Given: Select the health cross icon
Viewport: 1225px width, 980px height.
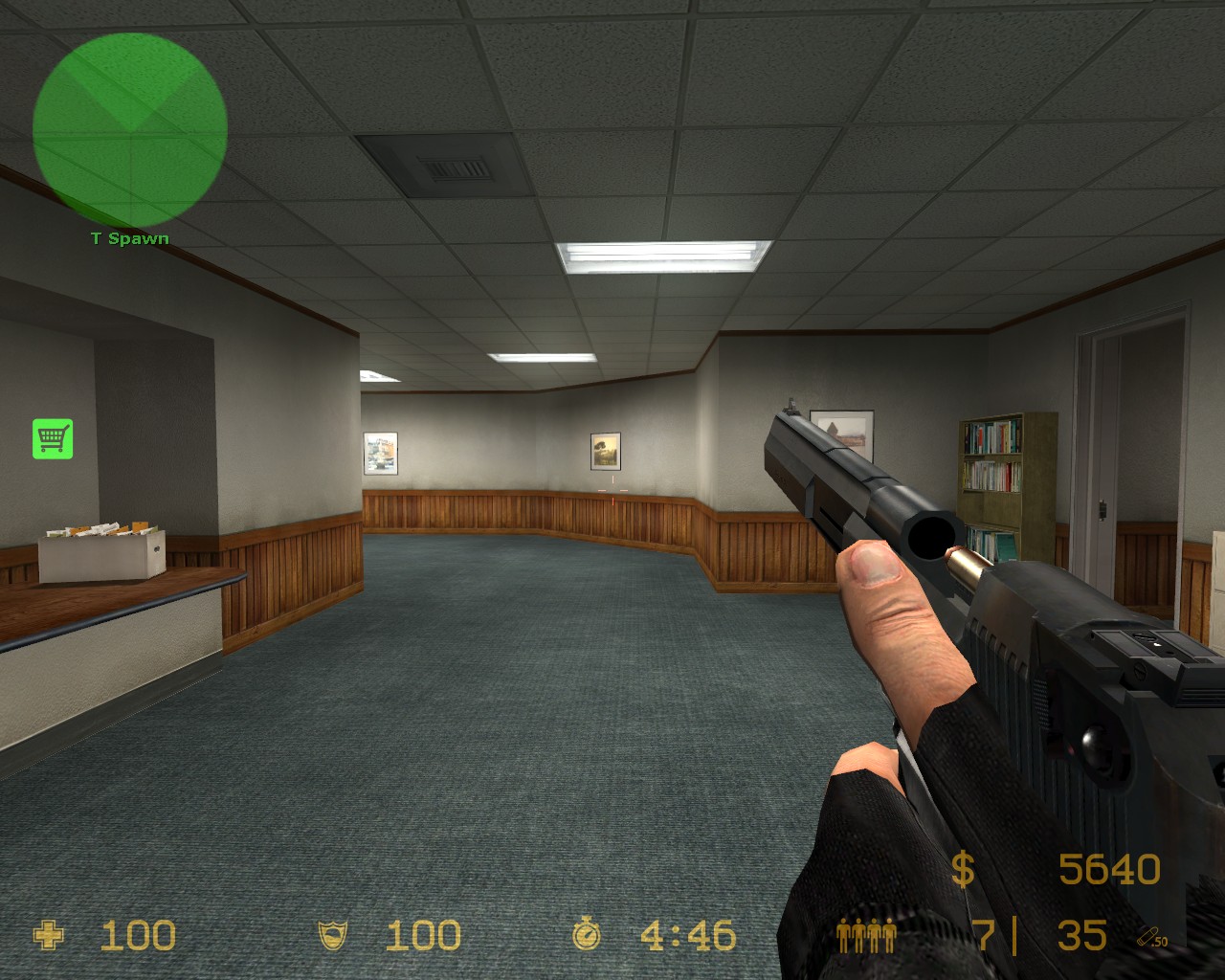Looking at the screenshot, I should coord(47,935).
